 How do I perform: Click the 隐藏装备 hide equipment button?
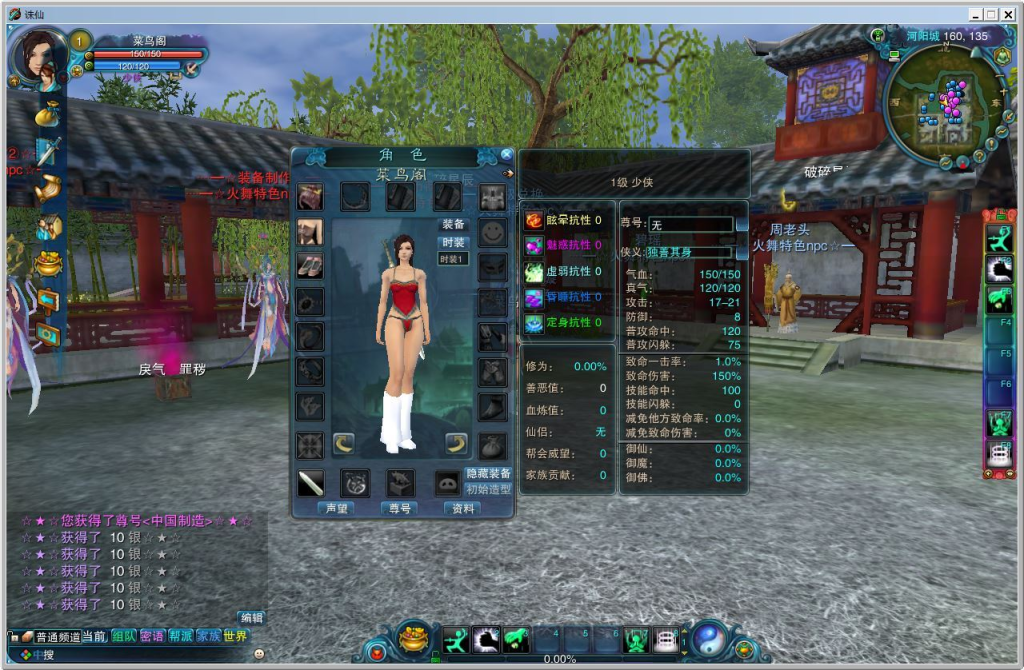[488, 473]
